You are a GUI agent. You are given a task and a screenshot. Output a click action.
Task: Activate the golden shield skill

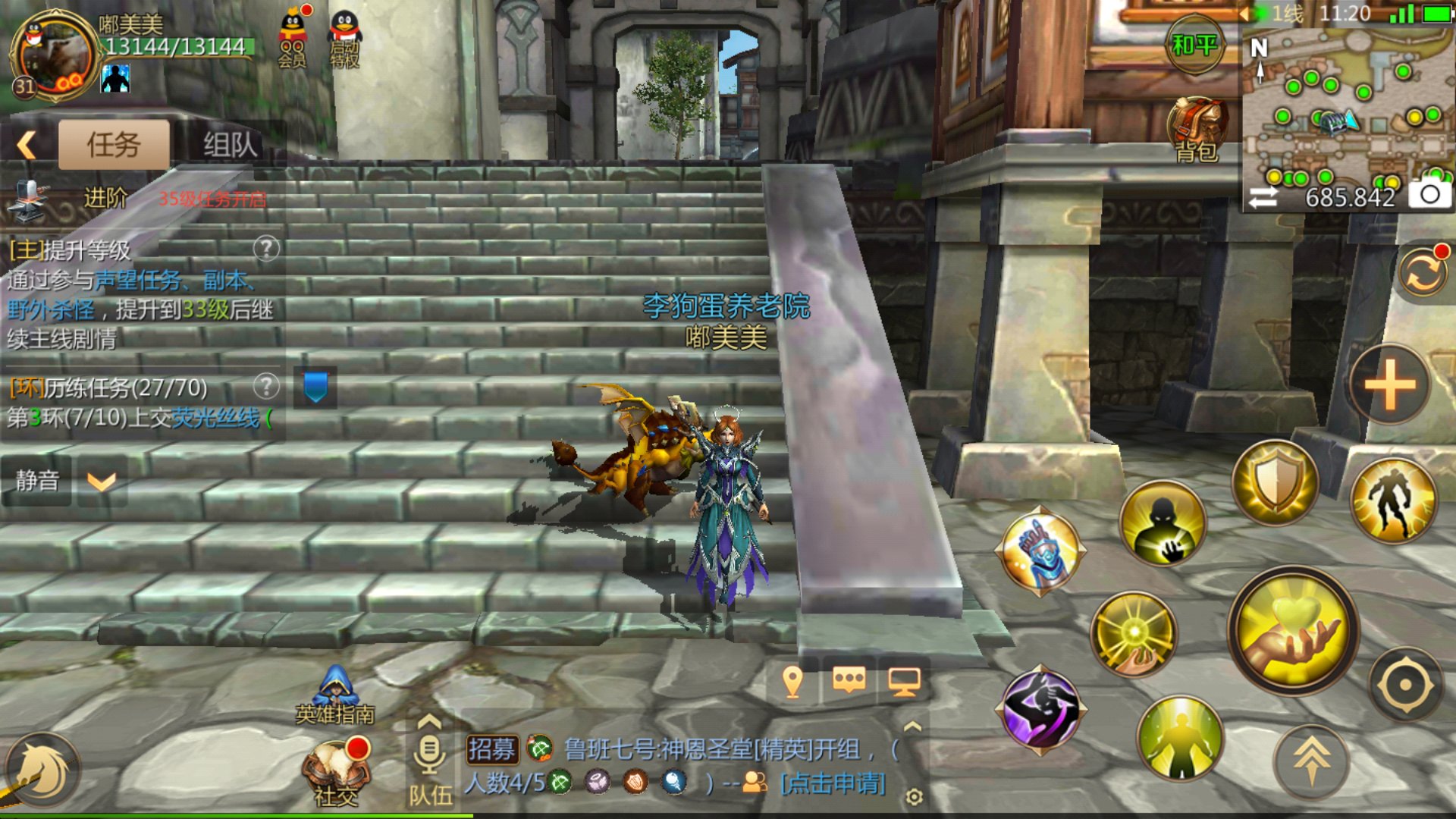click(x=1276, y=483)
